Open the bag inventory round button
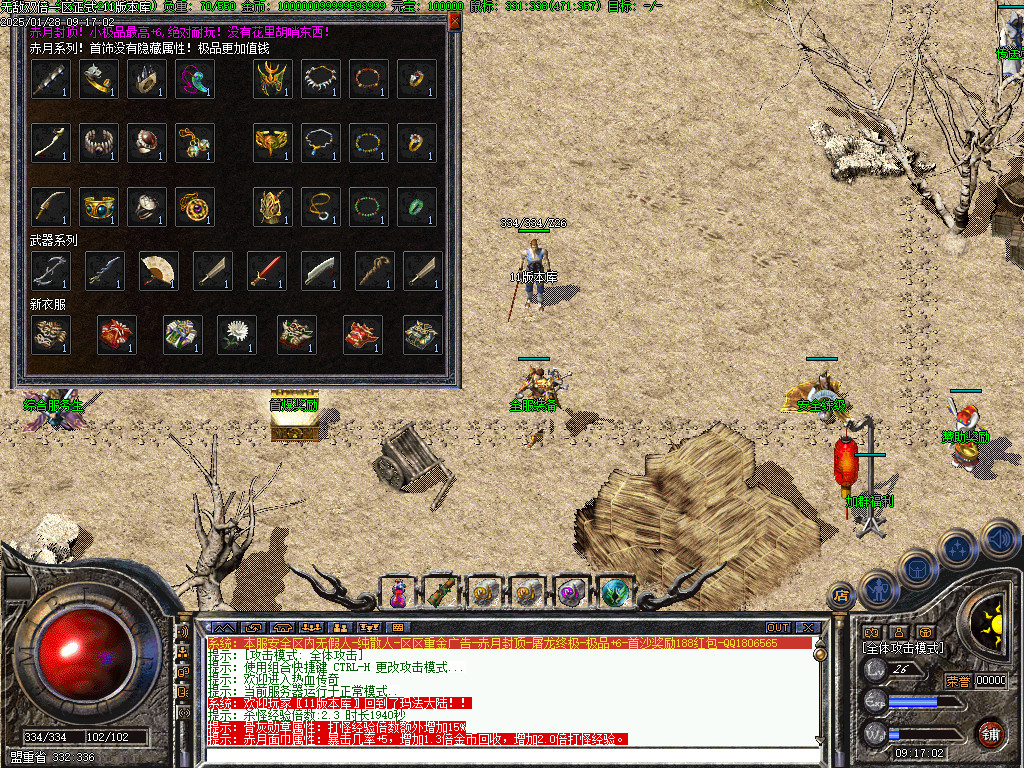 click(x=917, y=567)
